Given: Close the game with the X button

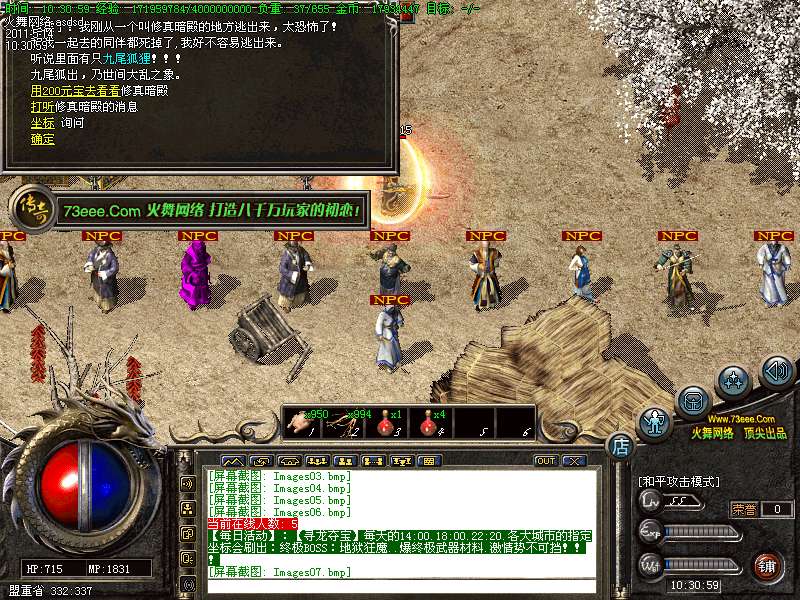Looking at the screenshot, I should 573,461.
